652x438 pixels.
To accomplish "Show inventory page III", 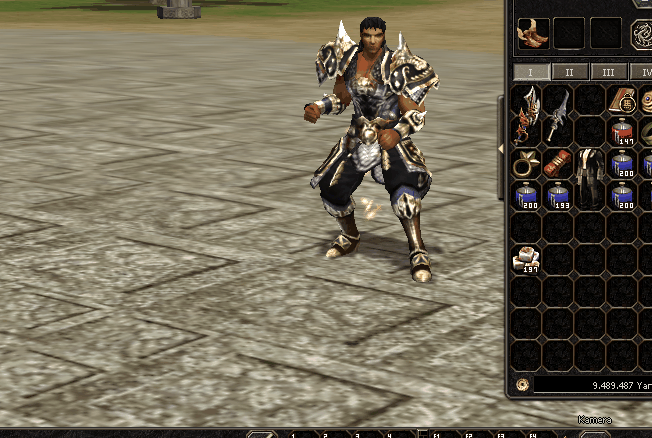I will (608, 72).
